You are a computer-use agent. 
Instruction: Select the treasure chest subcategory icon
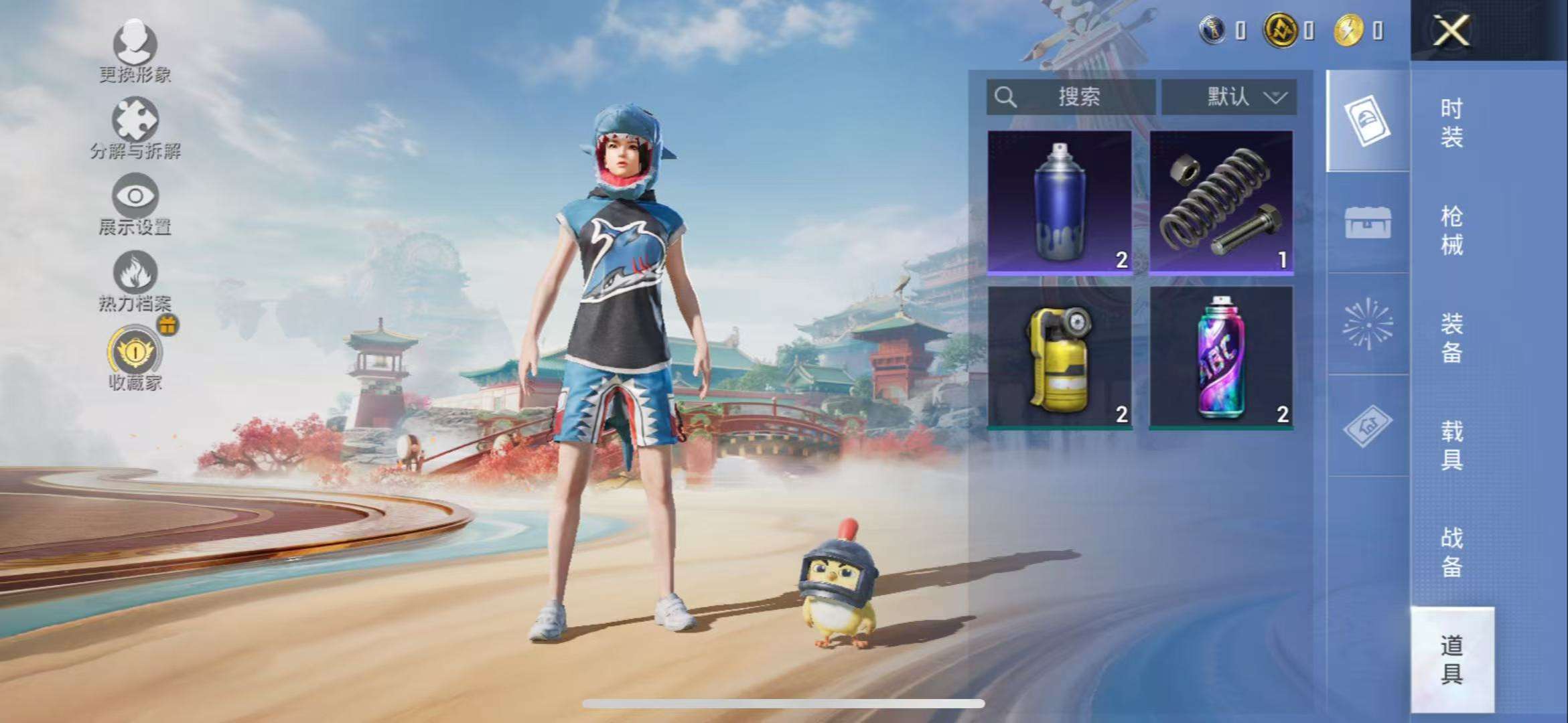(x=1368, y=223)
